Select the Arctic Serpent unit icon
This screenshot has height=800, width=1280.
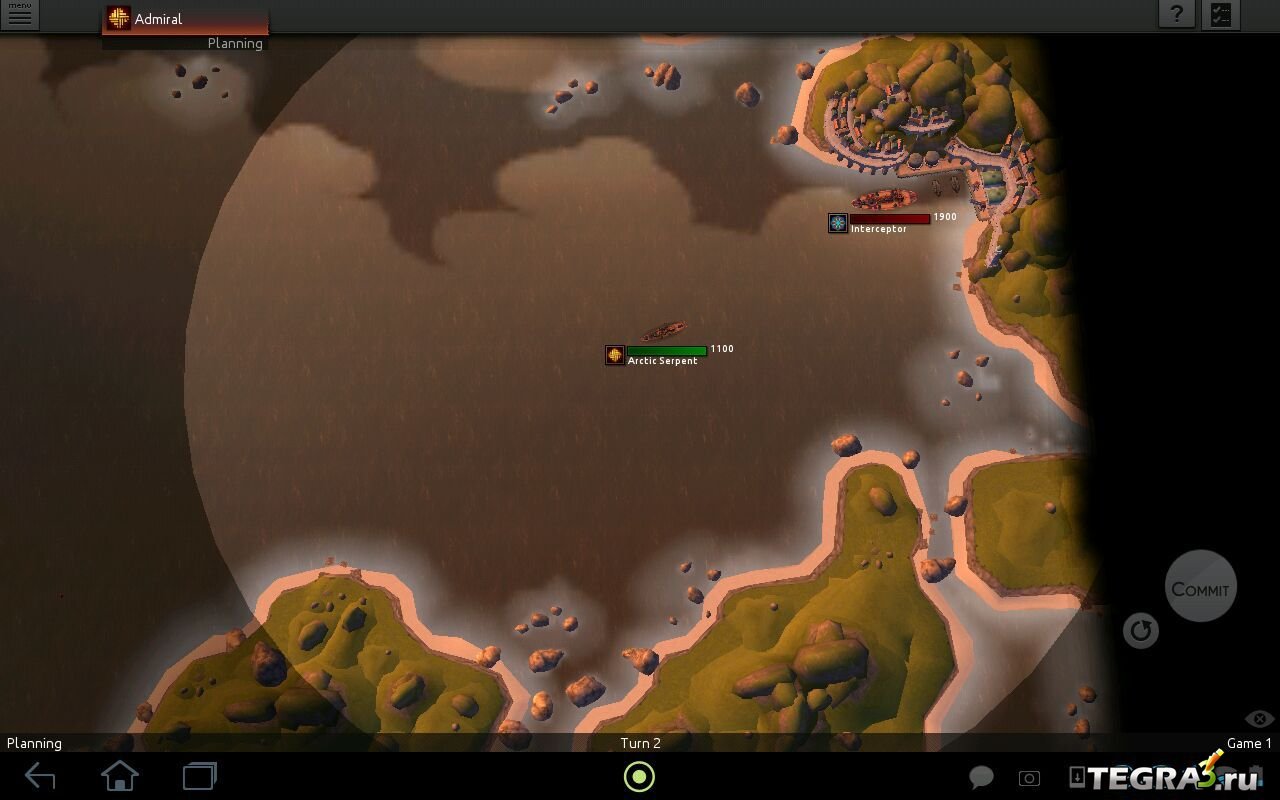click(615, 355)
